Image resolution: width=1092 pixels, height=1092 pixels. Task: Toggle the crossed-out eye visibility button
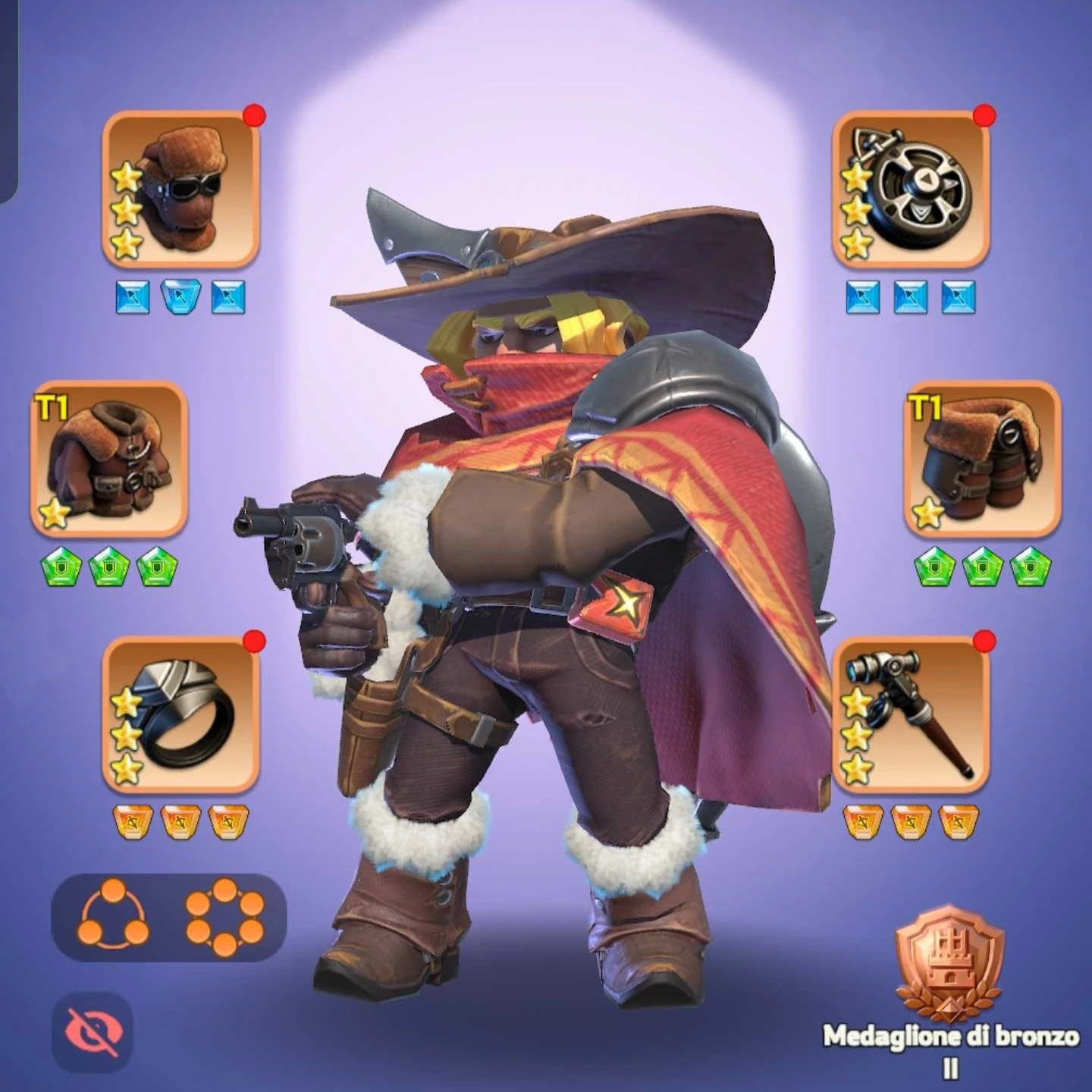(93, 1031)
